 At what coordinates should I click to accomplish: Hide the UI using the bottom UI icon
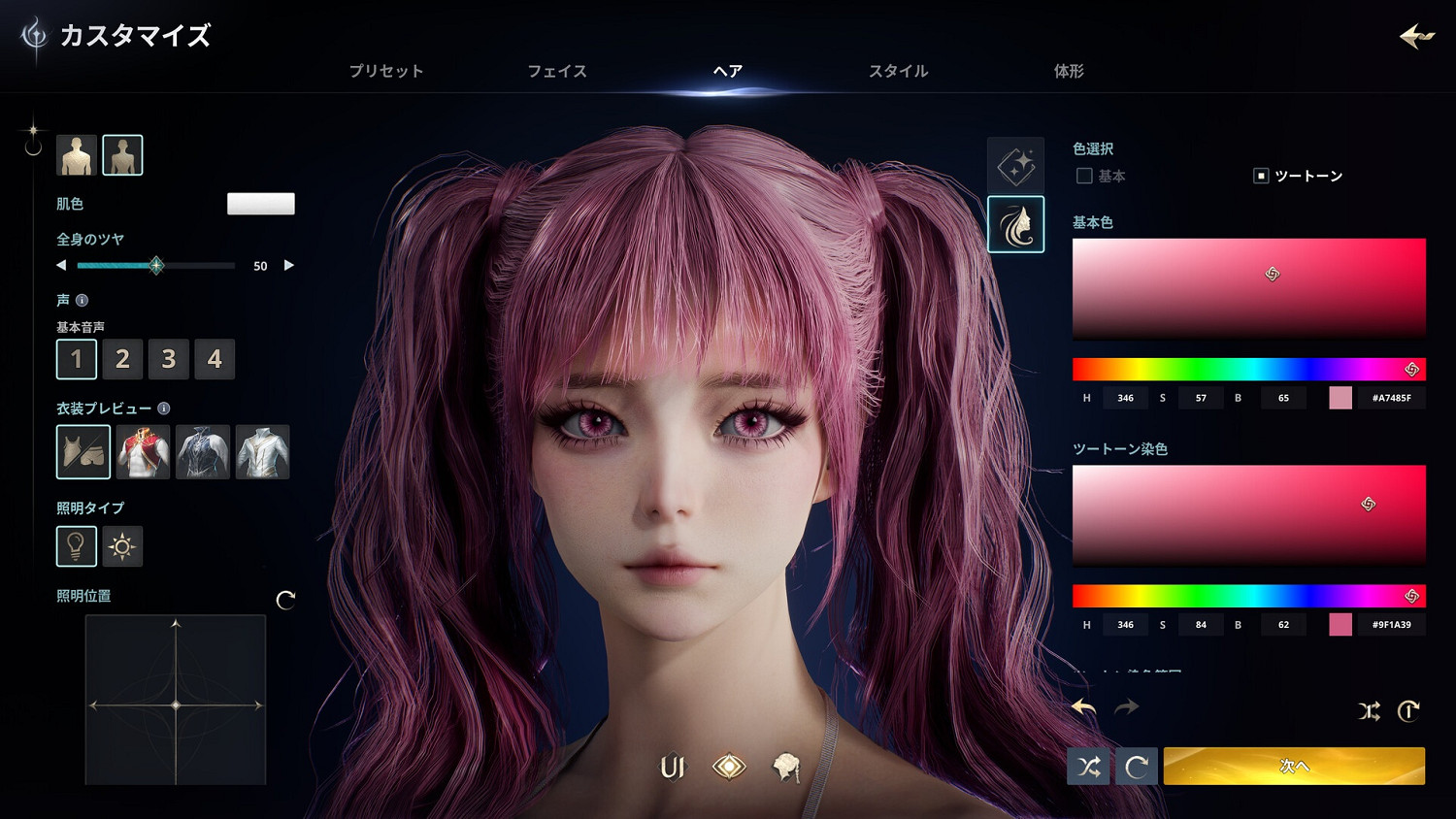point(671,767)
